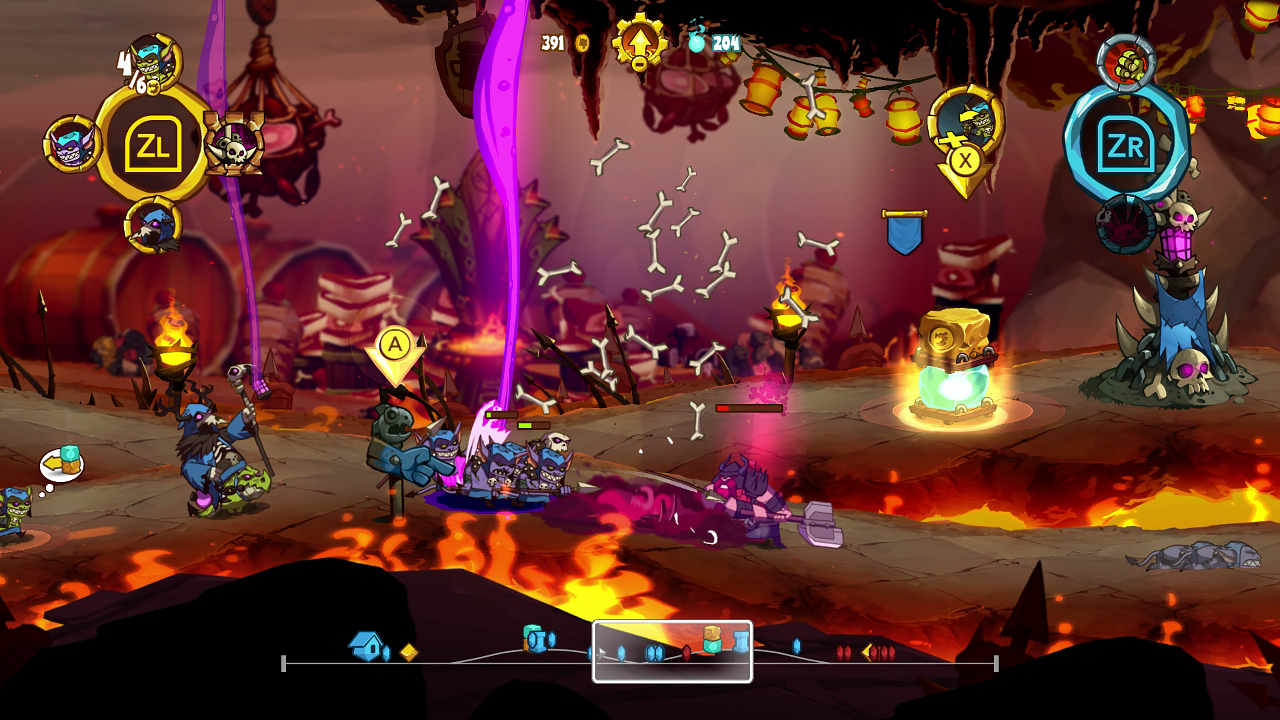Viewport: 1280px width, 720px height.
Task: Open the golden gear upgrade icon at top center
Action: point(640,42)
